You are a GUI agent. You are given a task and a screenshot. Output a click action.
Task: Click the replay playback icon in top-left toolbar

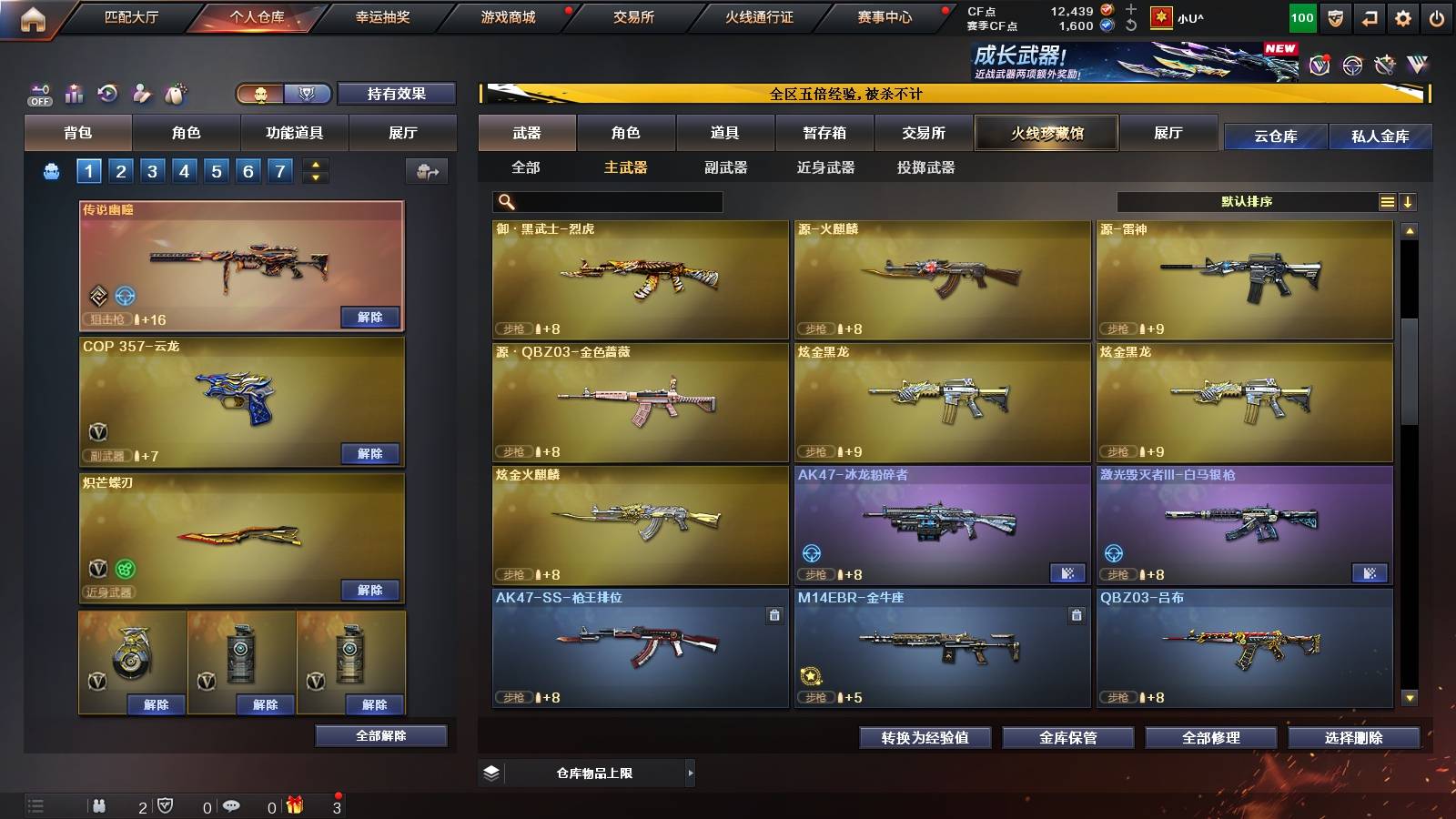(107, 93)
